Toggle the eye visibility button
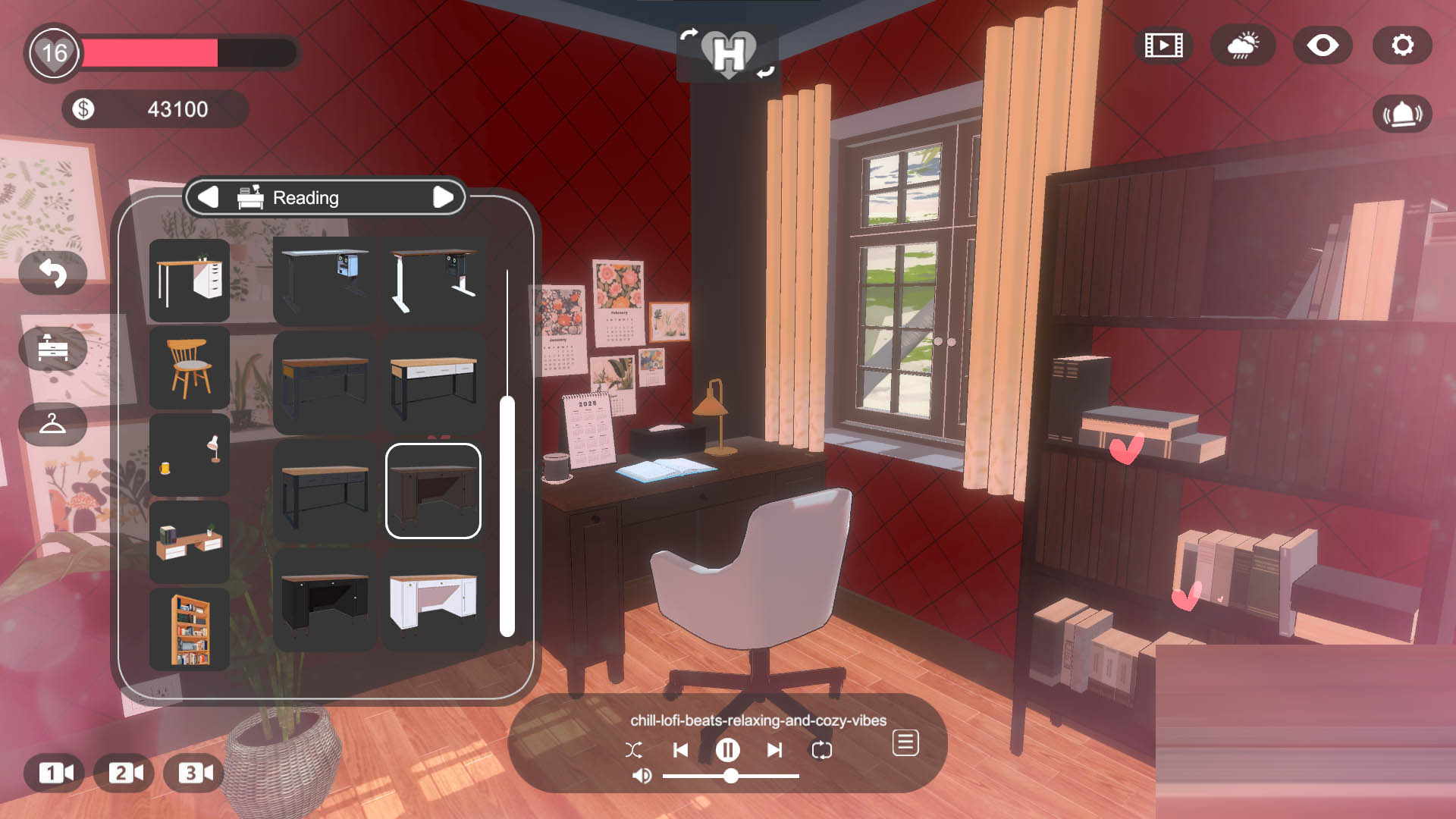 (x=1323, y=45)
